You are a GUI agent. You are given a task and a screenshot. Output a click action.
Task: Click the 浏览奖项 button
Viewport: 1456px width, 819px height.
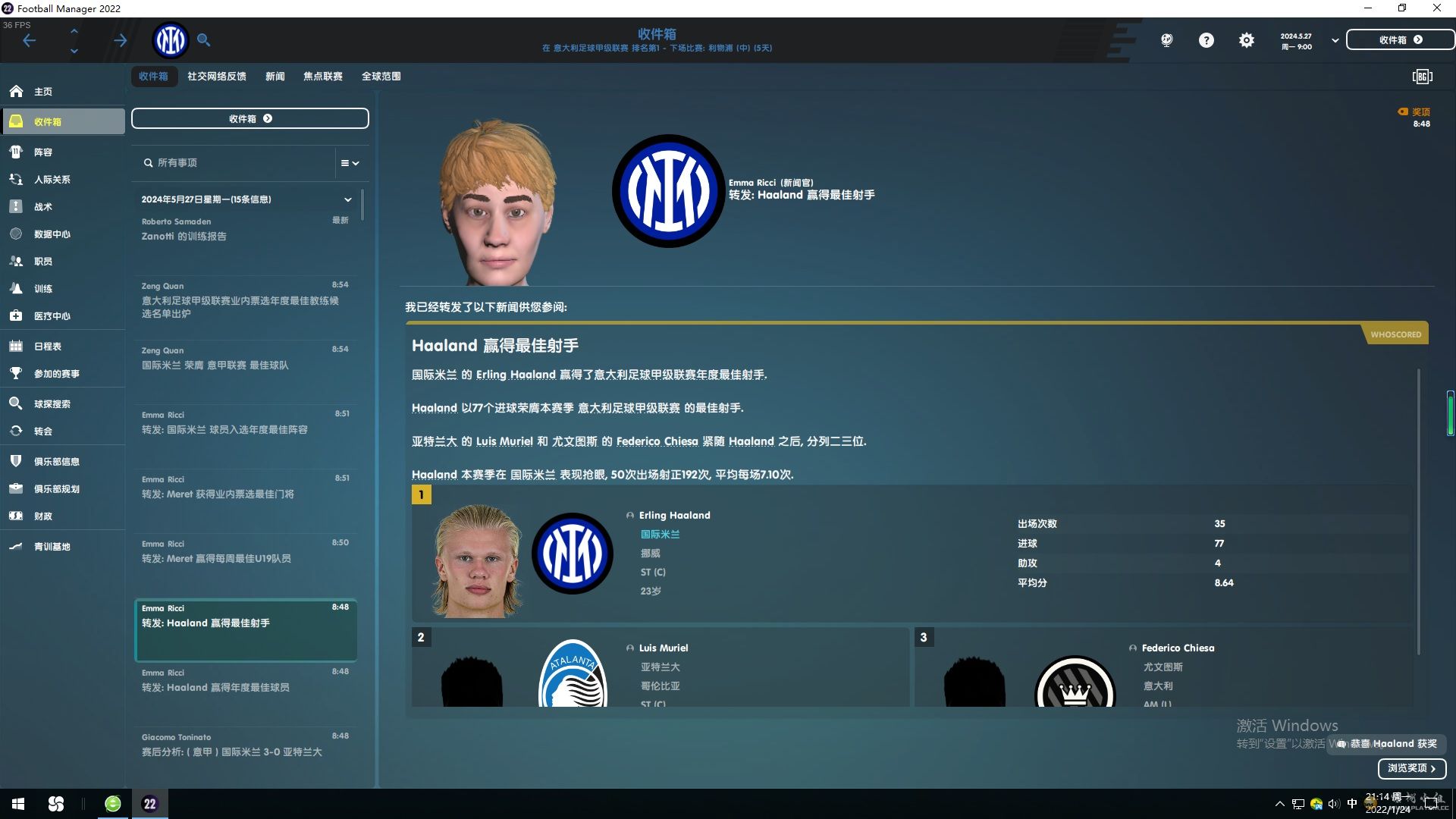tap(1411, 768)
